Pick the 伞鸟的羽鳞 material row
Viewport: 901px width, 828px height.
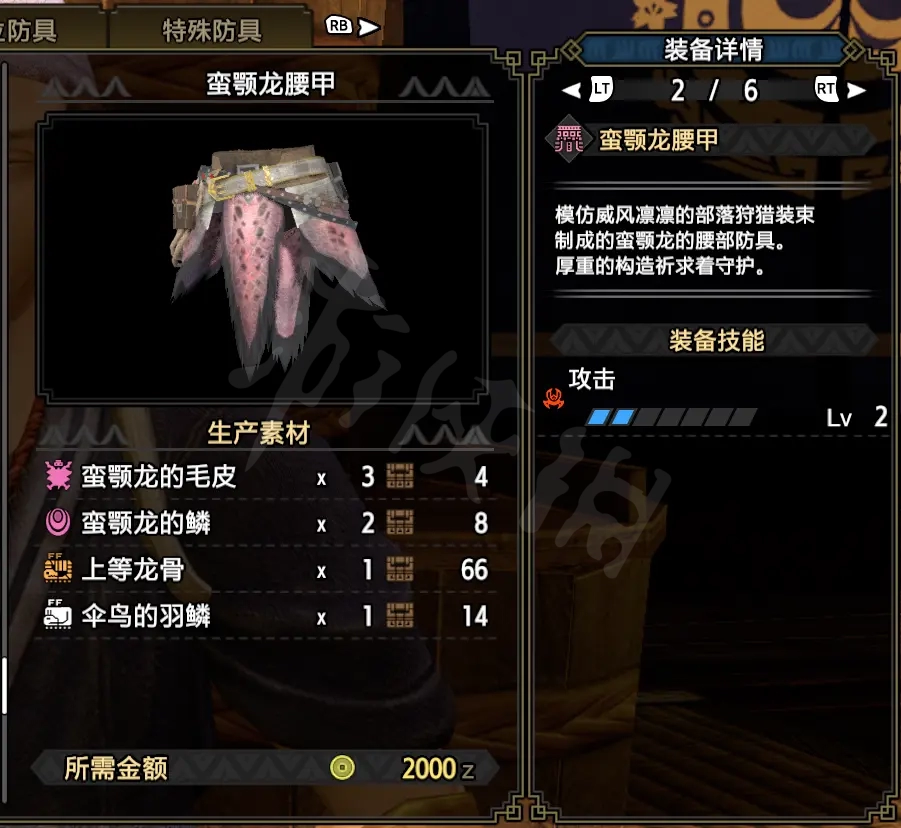tap(265, 616)
